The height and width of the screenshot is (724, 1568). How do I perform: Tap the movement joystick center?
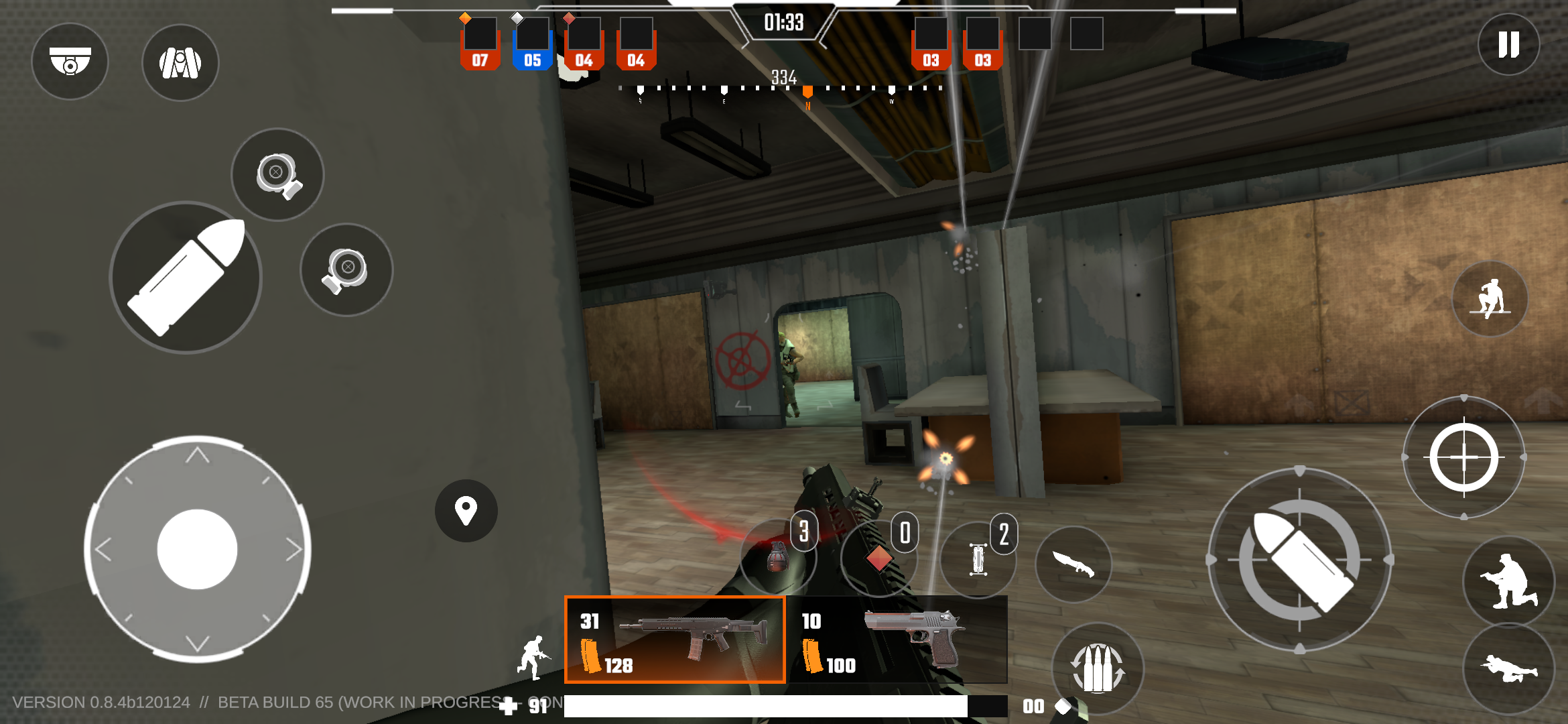197,549
